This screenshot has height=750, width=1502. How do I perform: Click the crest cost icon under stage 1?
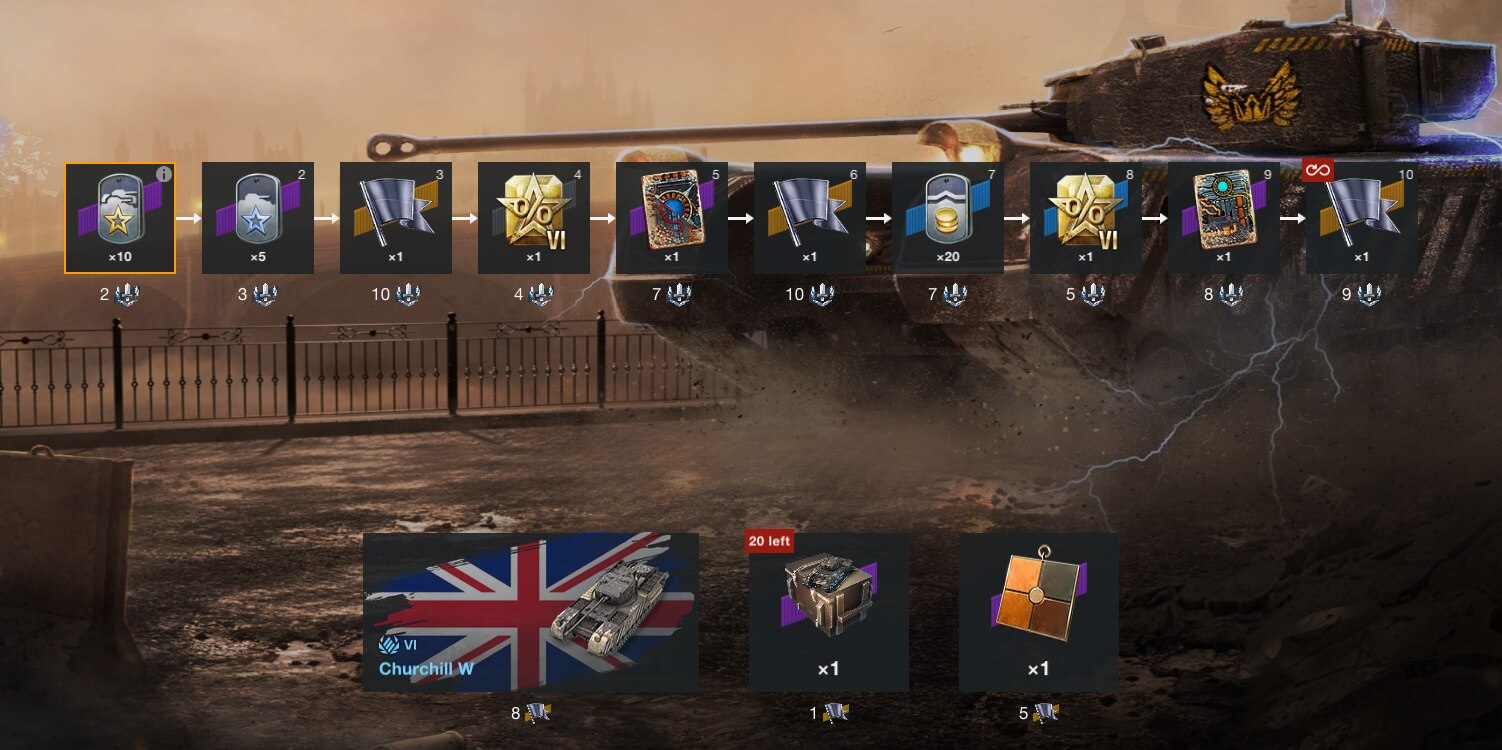125,293
